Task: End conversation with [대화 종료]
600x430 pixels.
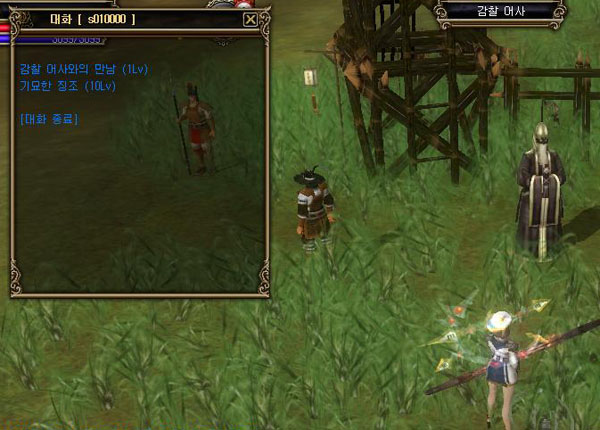Action: tap(49, 119)
